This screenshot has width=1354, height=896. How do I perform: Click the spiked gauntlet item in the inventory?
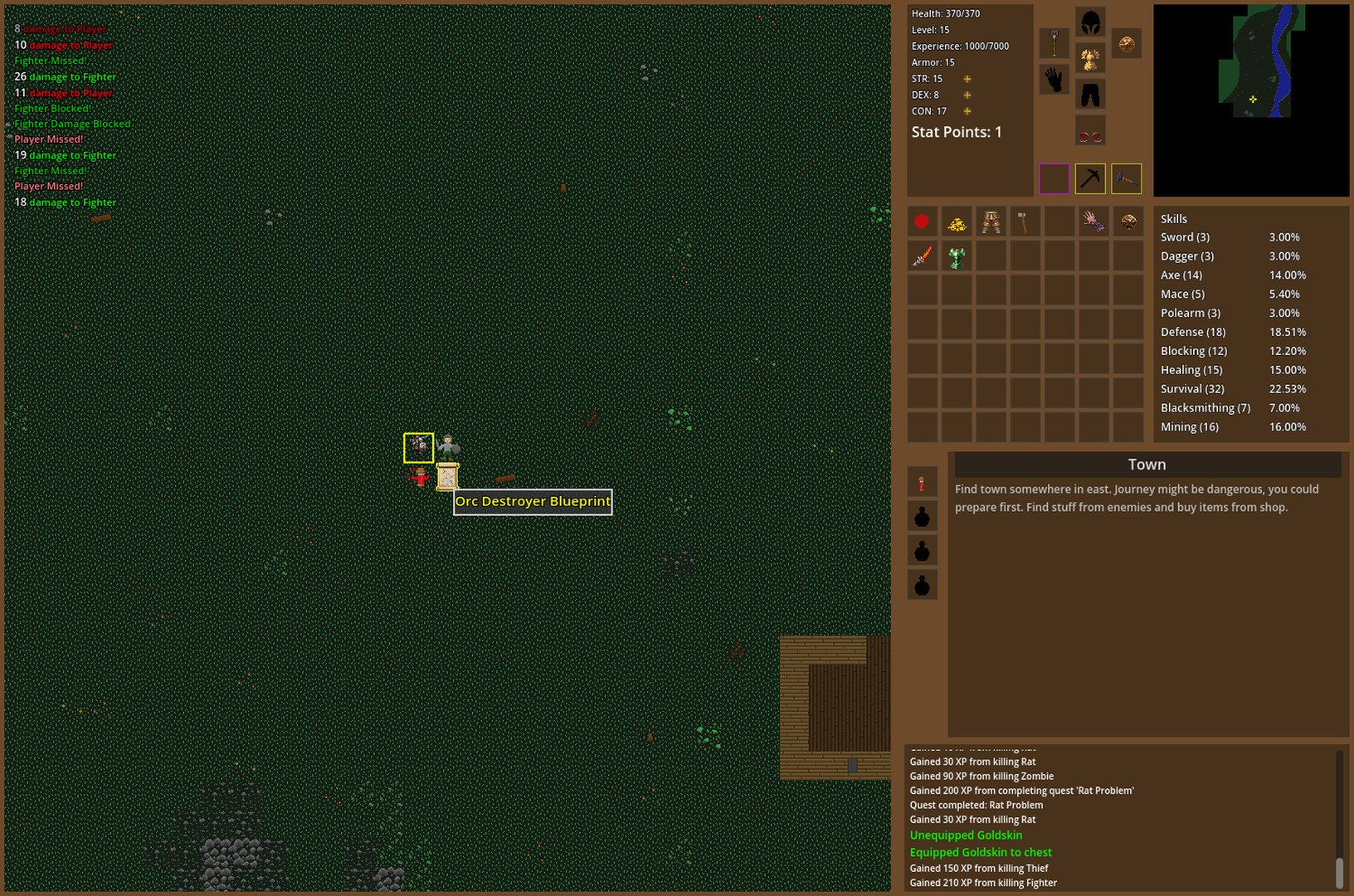1093,222
